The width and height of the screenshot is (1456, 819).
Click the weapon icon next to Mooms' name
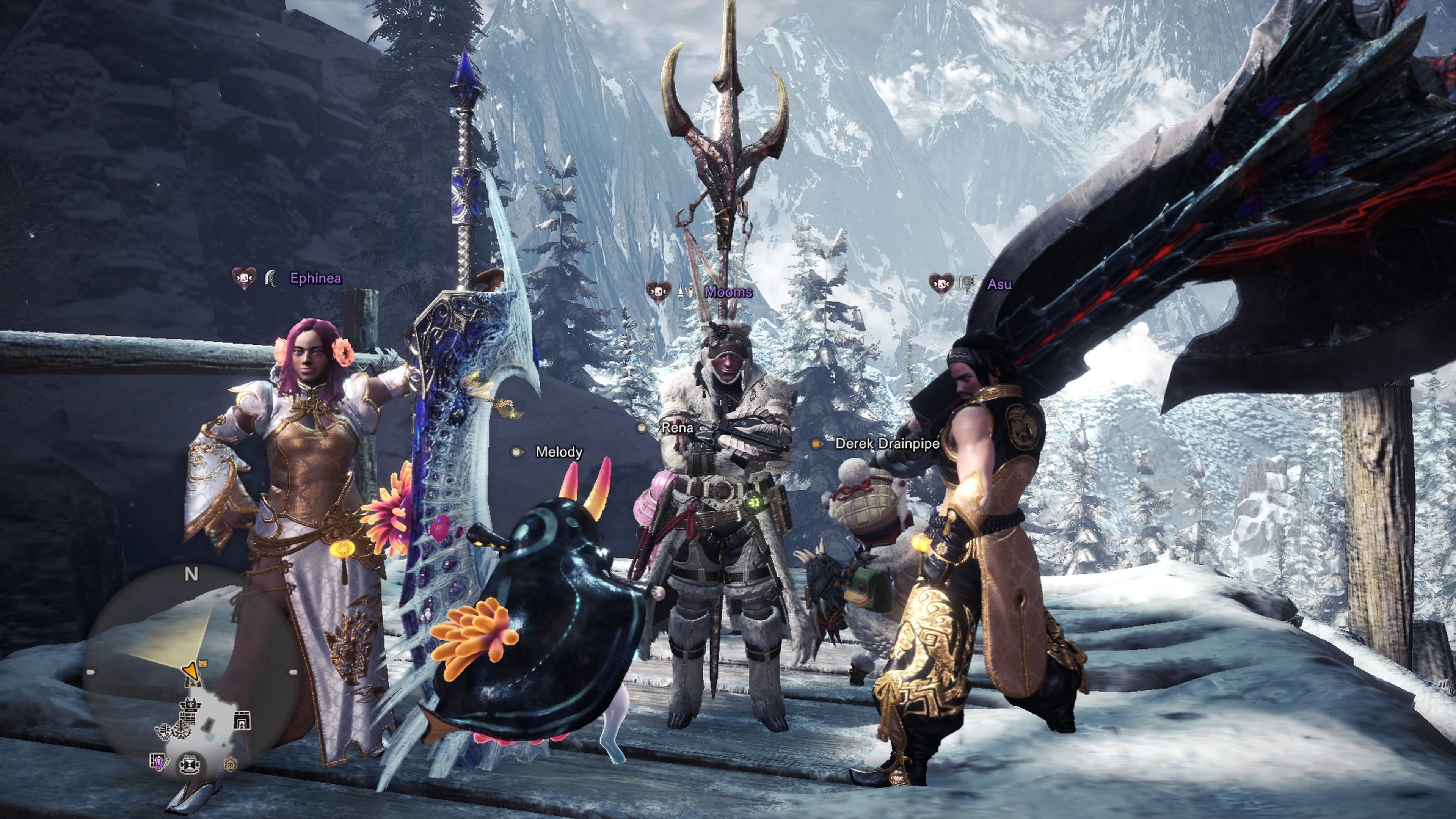[x=686, y=292]
